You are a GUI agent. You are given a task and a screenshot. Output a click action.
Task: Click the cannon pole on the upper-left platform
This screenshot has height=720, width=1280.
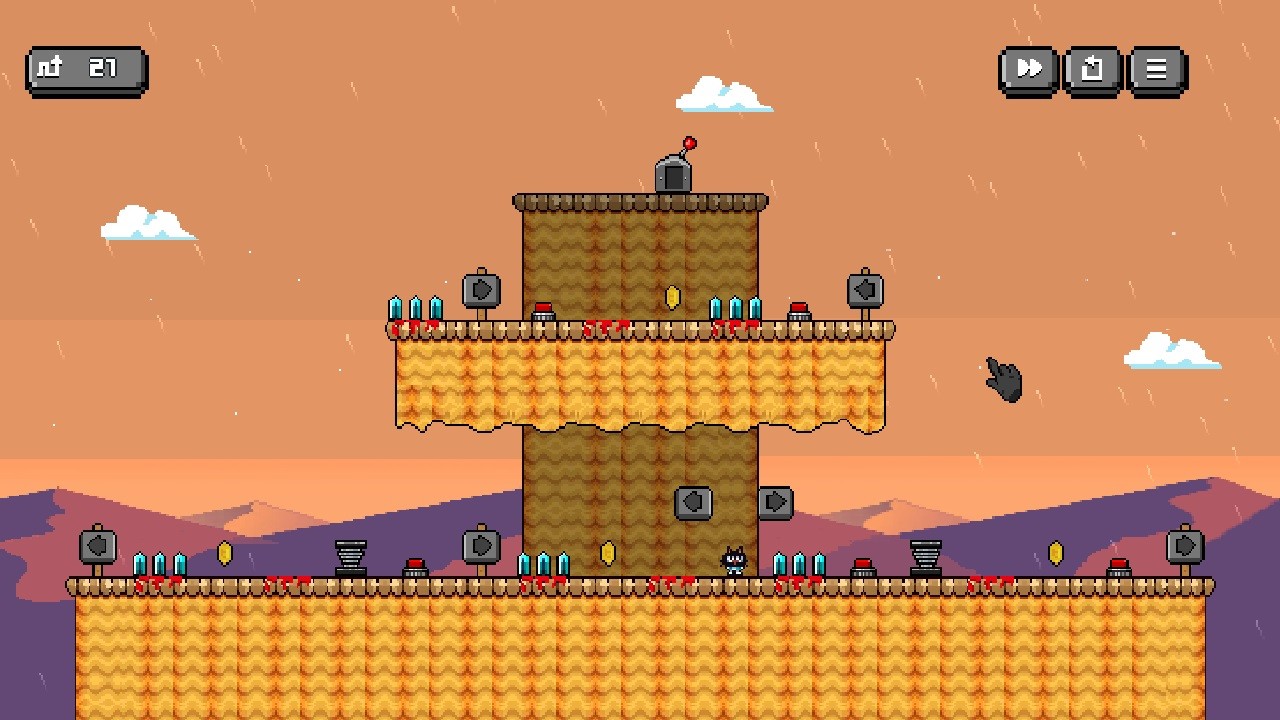click(479, 290)
